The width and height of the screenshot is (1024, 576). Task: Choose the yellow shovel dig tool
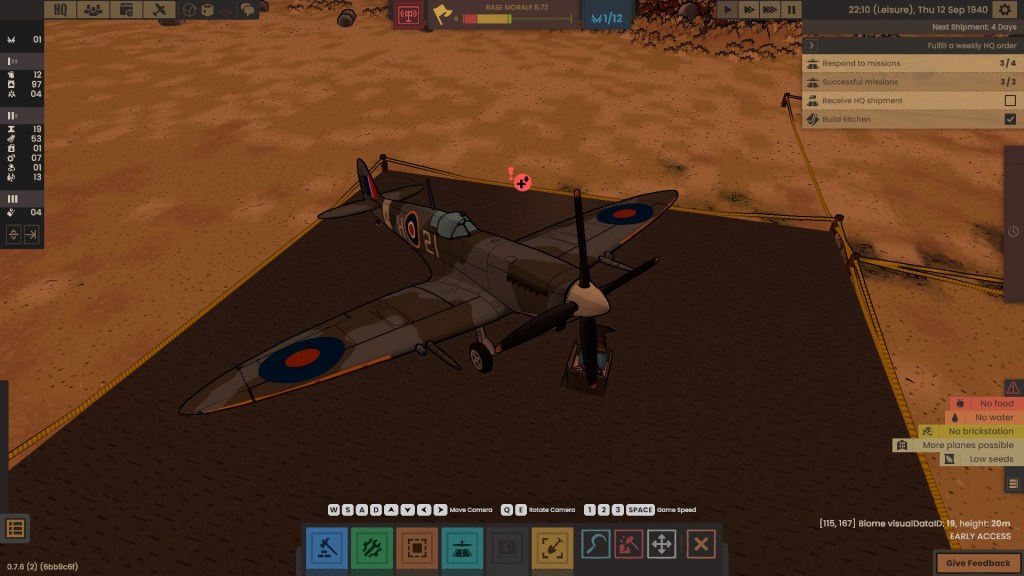click(x=552, y=547)
